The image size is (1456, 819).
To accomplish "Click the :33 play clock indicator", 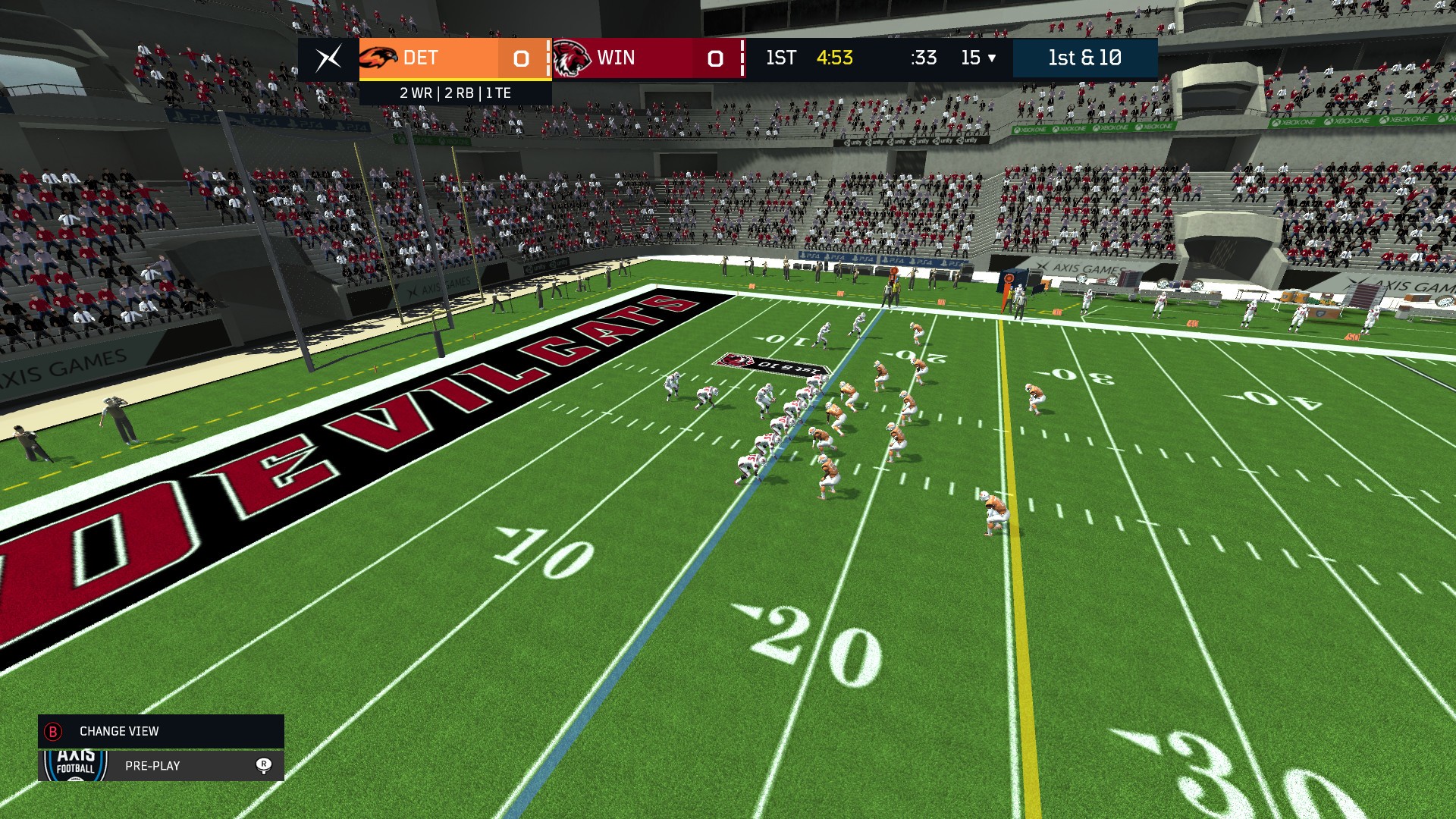I will pyautogui.click(x=924, y=58).
